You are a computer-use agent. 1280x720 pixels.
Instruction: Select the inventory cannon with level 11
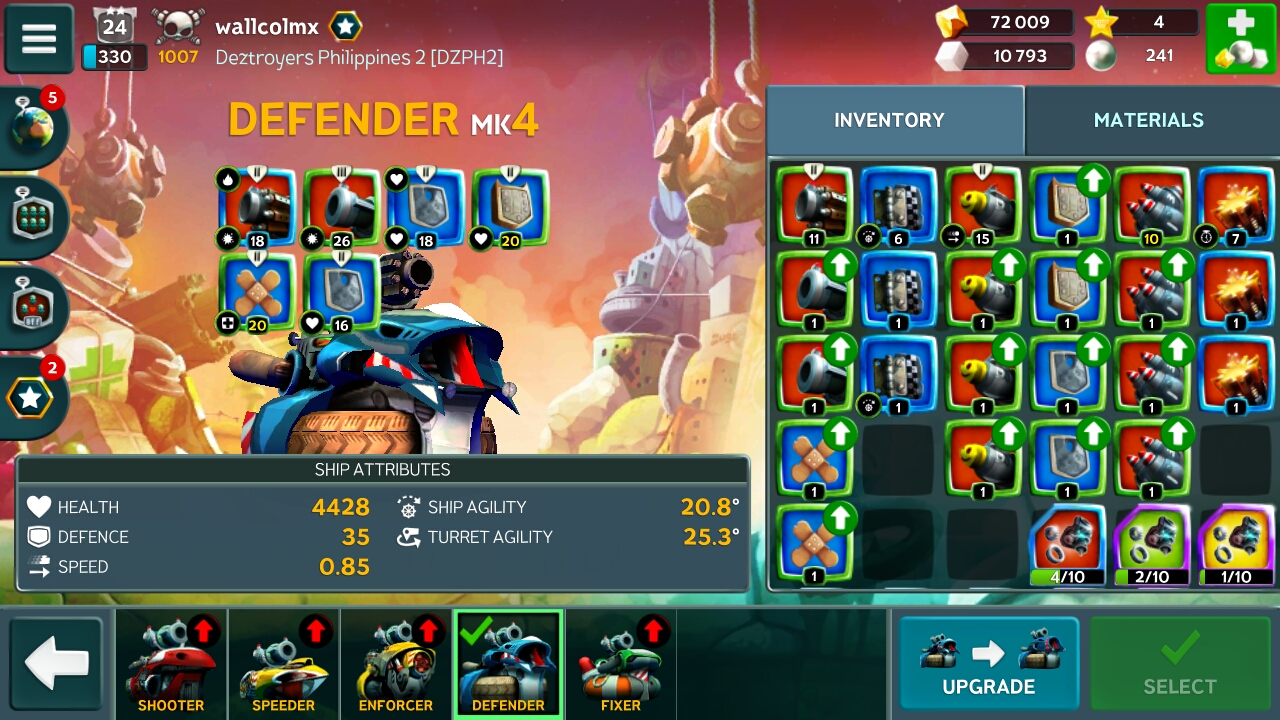coord(814,205)
